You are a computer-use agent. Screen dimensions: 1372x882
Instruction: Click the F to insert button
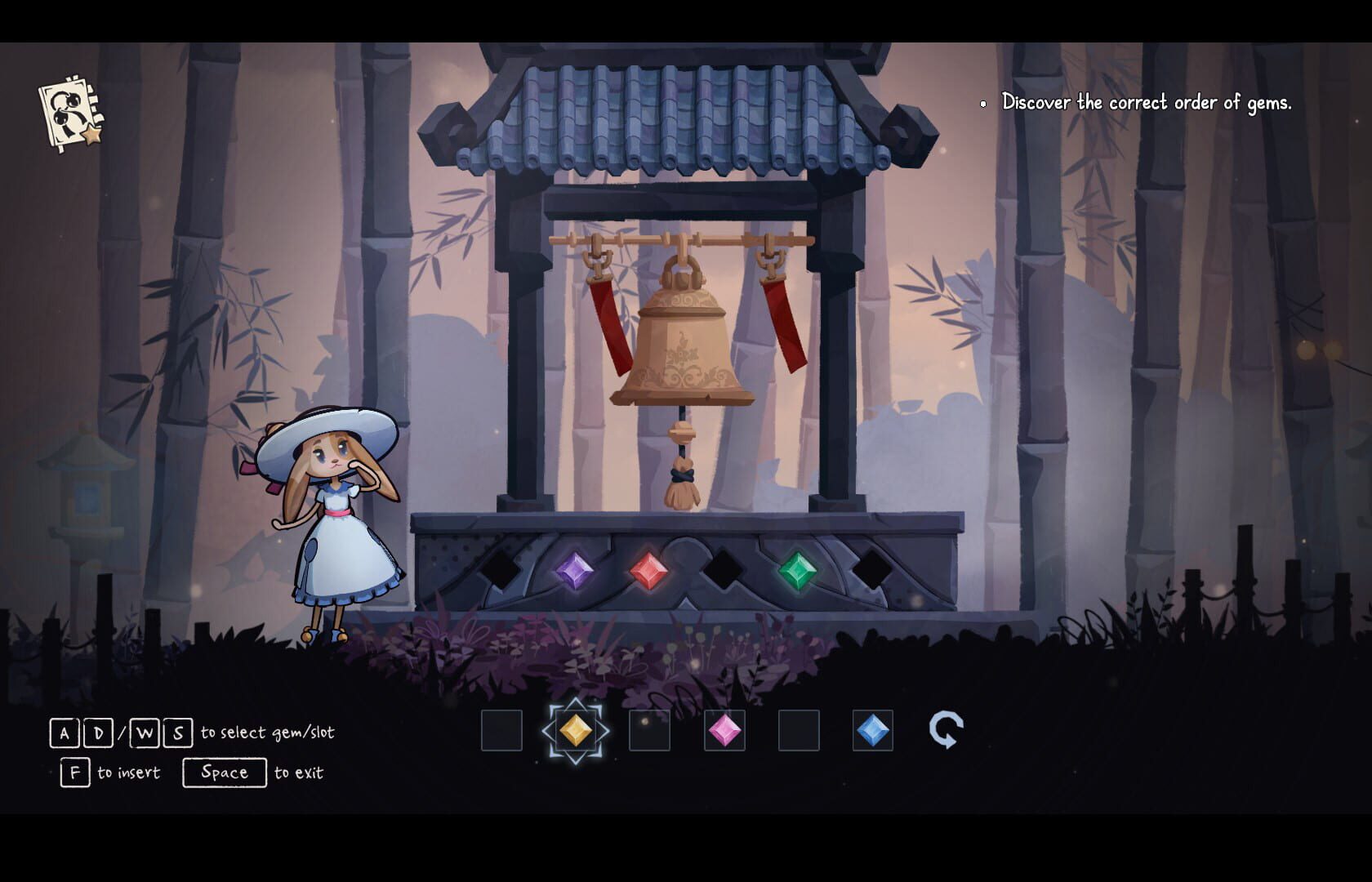(73, 772)
